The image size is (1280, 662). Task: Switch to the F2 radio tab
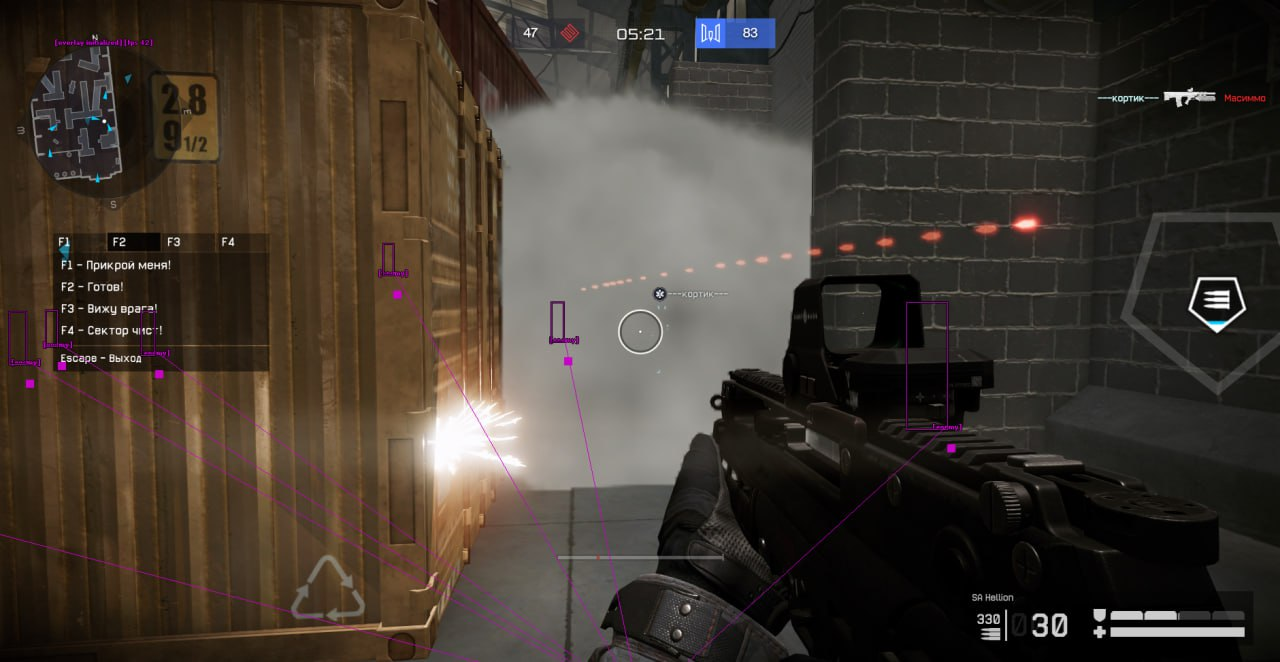[120, 242]
